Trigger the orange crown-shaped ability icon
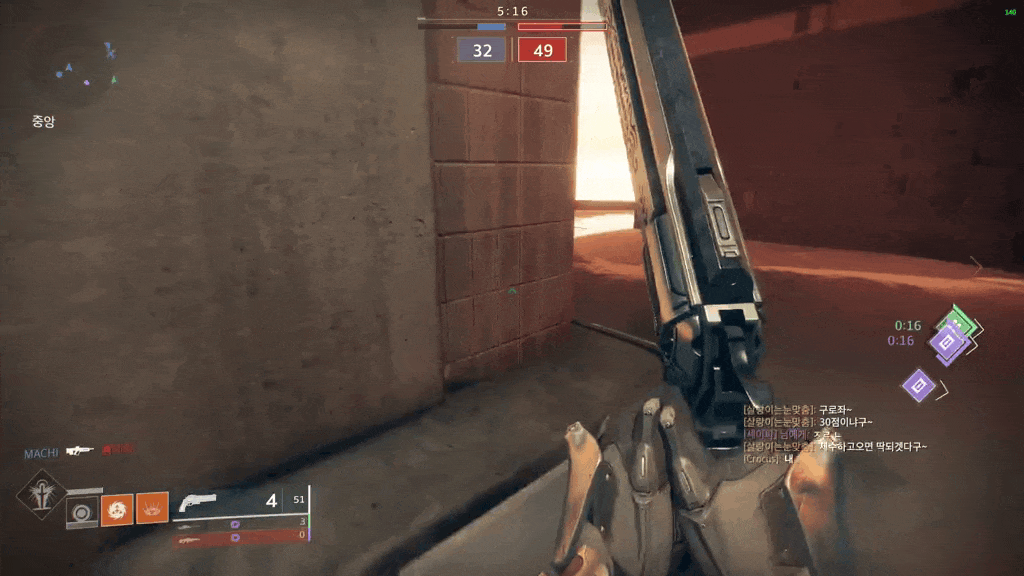The image size is (1024, 576). 152,510
